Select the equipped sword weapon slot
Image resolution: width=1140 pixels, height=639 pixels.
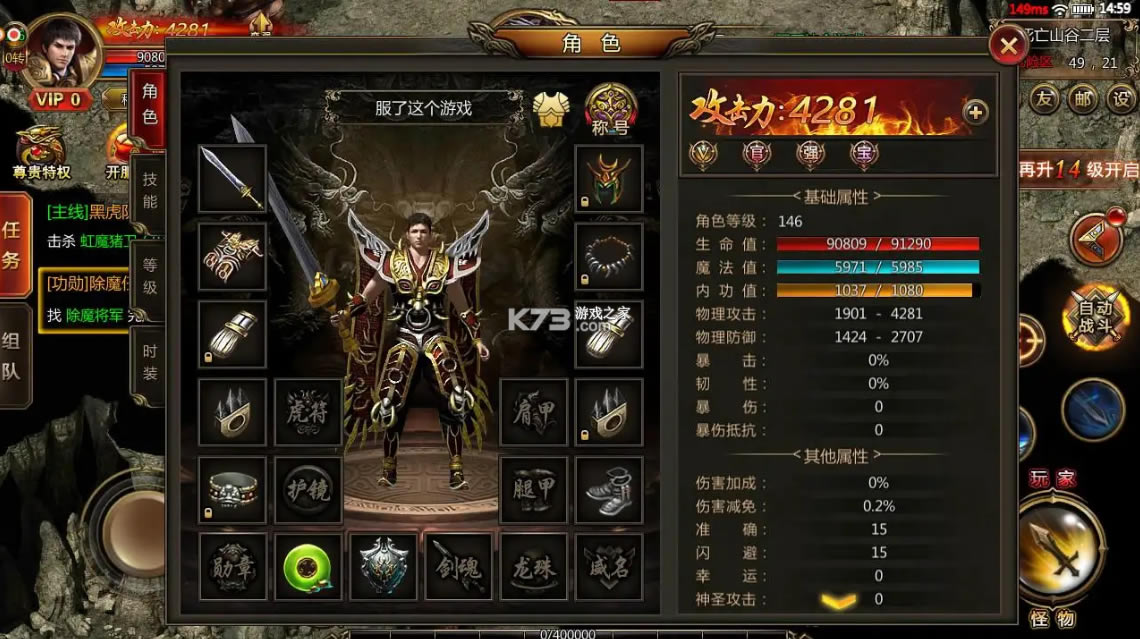pos(232,178)
